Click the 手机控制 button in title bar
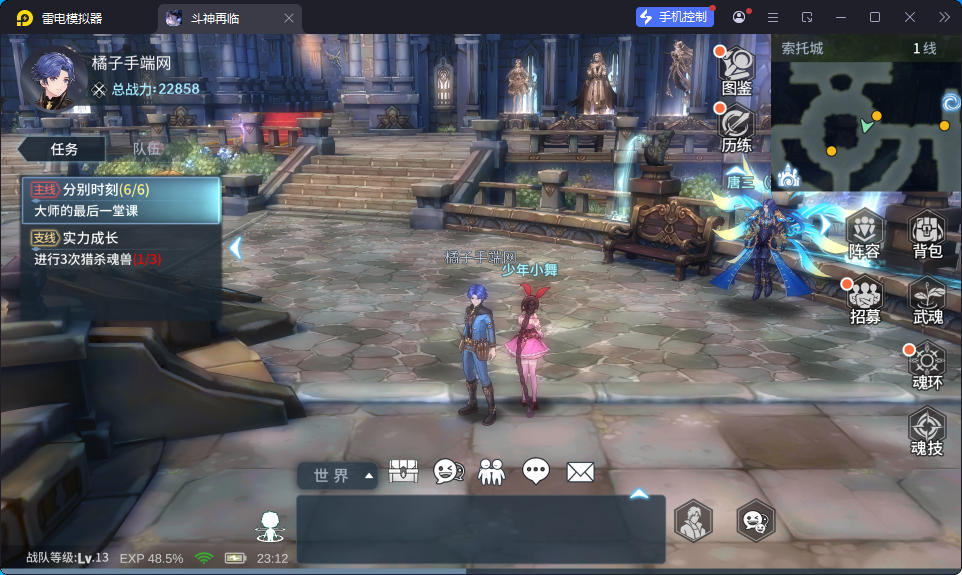This screenshot has height=575, width=962. click(676, 17)
